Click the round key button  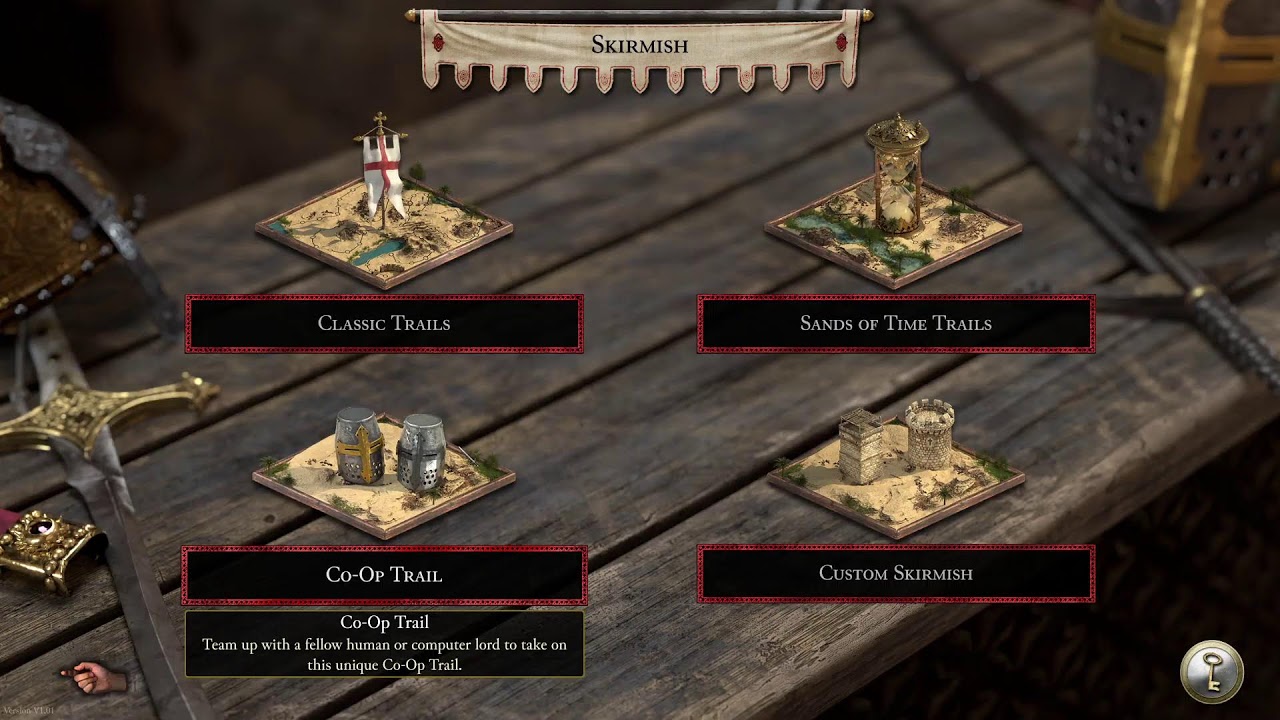[1211, 672]
